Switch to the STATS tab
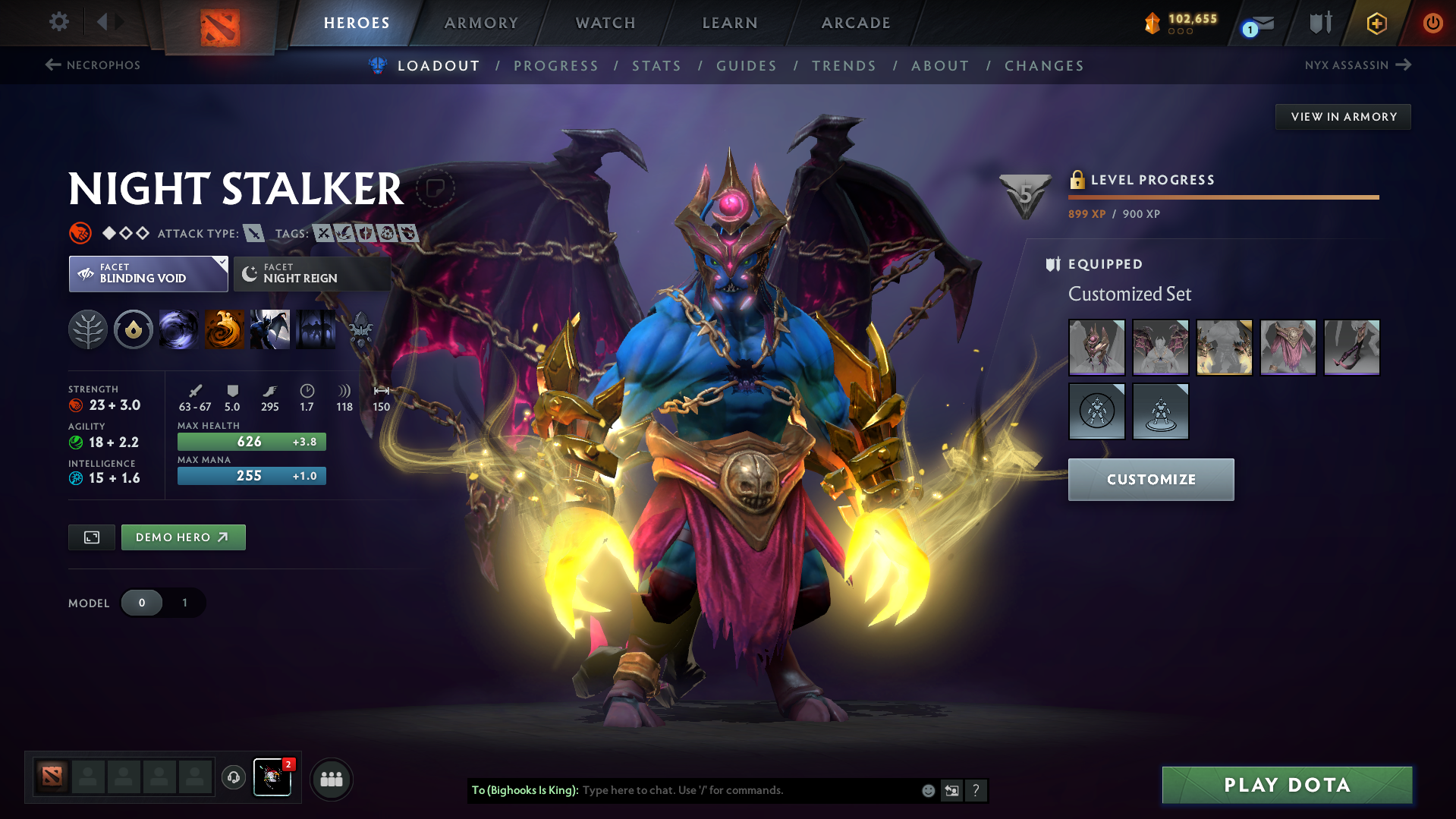This screenshot has height=819, width=1456. pos(656,66)
